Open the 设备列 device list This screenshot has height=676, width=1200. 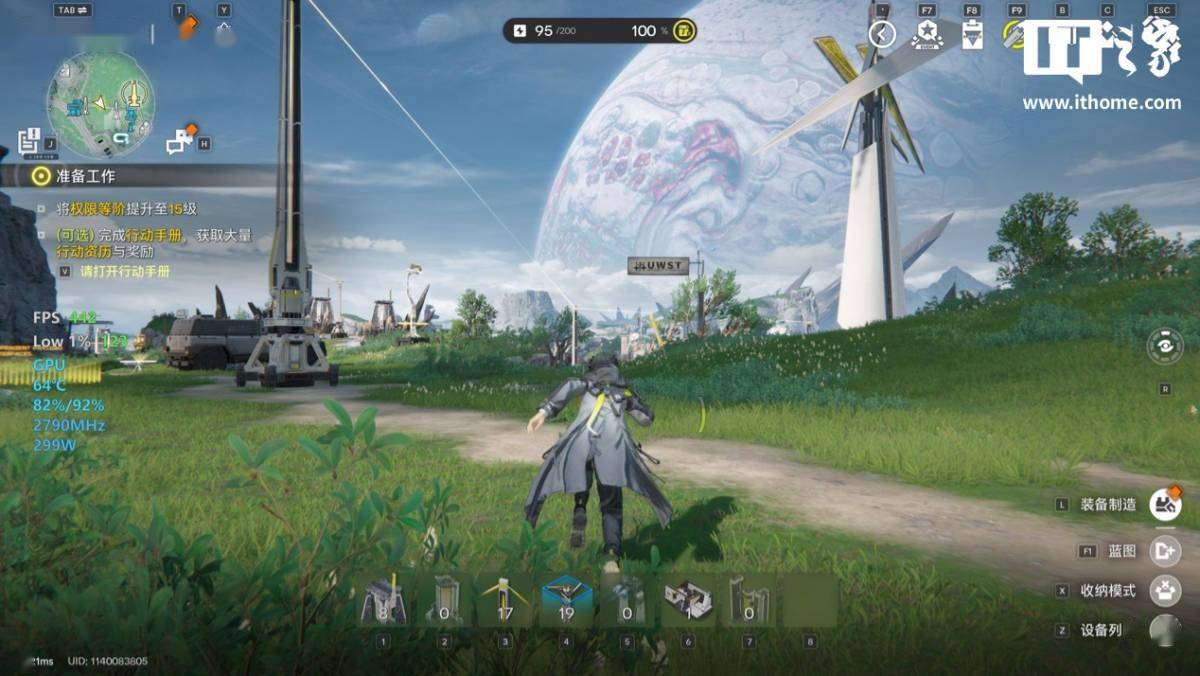point(1164,630)
